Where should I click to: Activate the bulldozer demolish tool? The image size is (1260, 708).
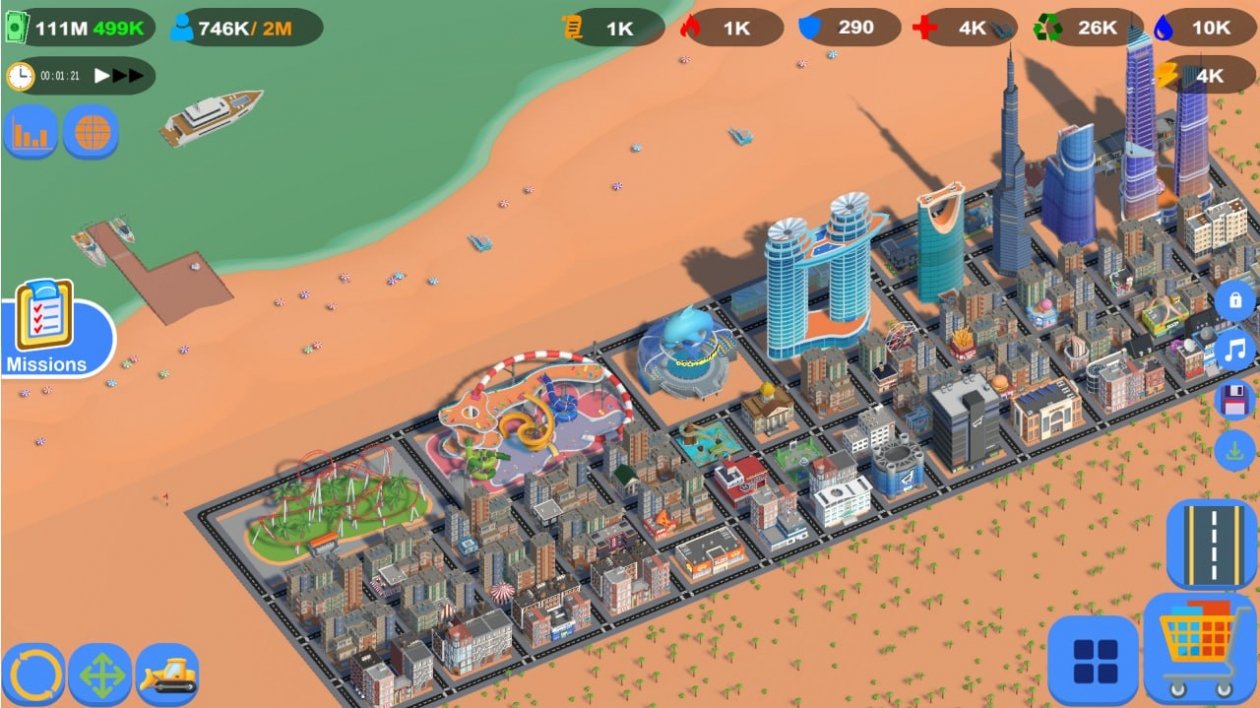pyautogui.click(x=167, y=675)
